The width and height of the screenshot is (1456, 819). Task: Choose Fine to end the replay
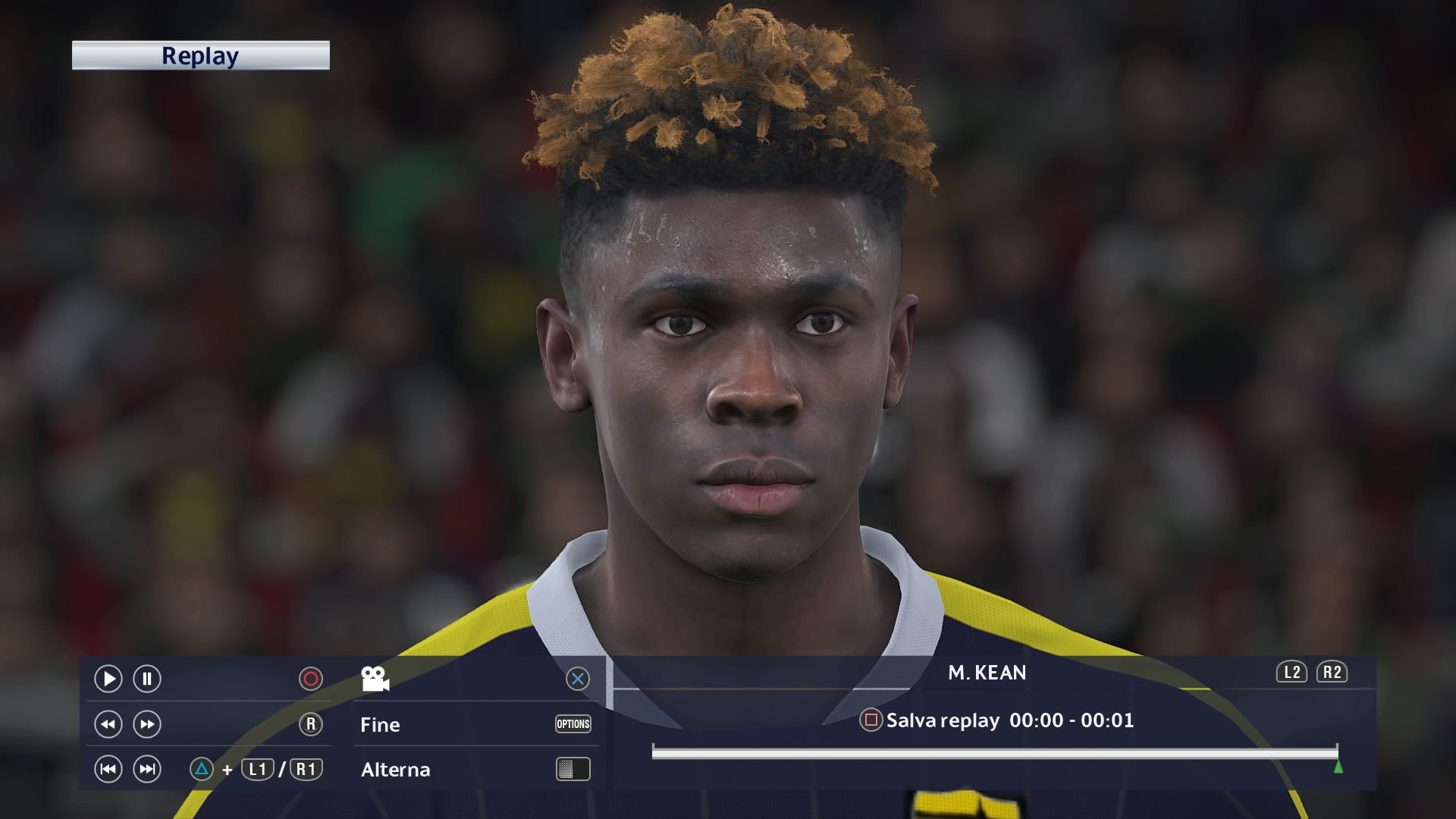click(380, 725)
